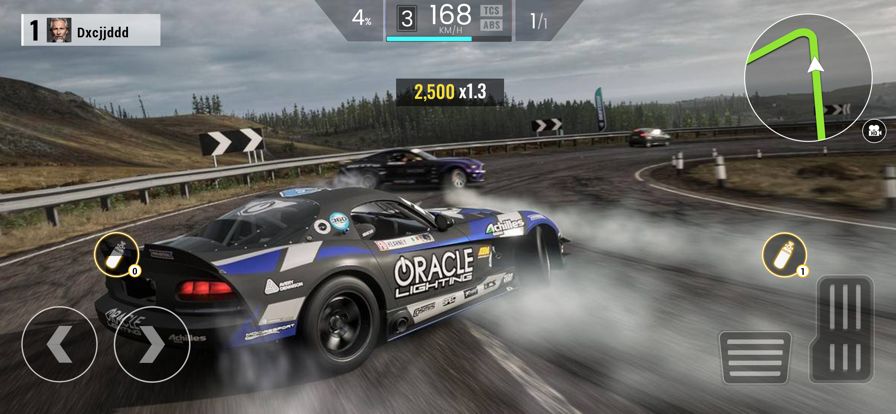Select player Dxcjjddd's avatar
The image size is (896, 414).
[59, 30]
